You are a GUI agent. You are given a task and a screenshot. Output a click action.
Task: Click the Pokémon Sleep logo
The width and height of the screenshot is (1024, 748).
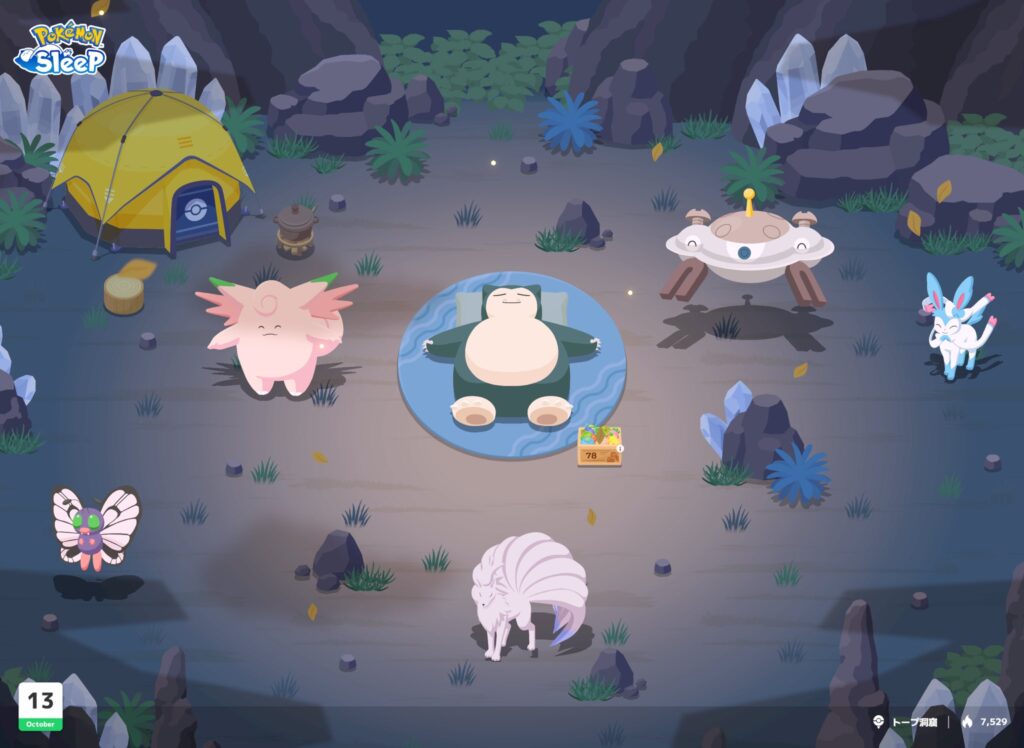tap(60, 48)
